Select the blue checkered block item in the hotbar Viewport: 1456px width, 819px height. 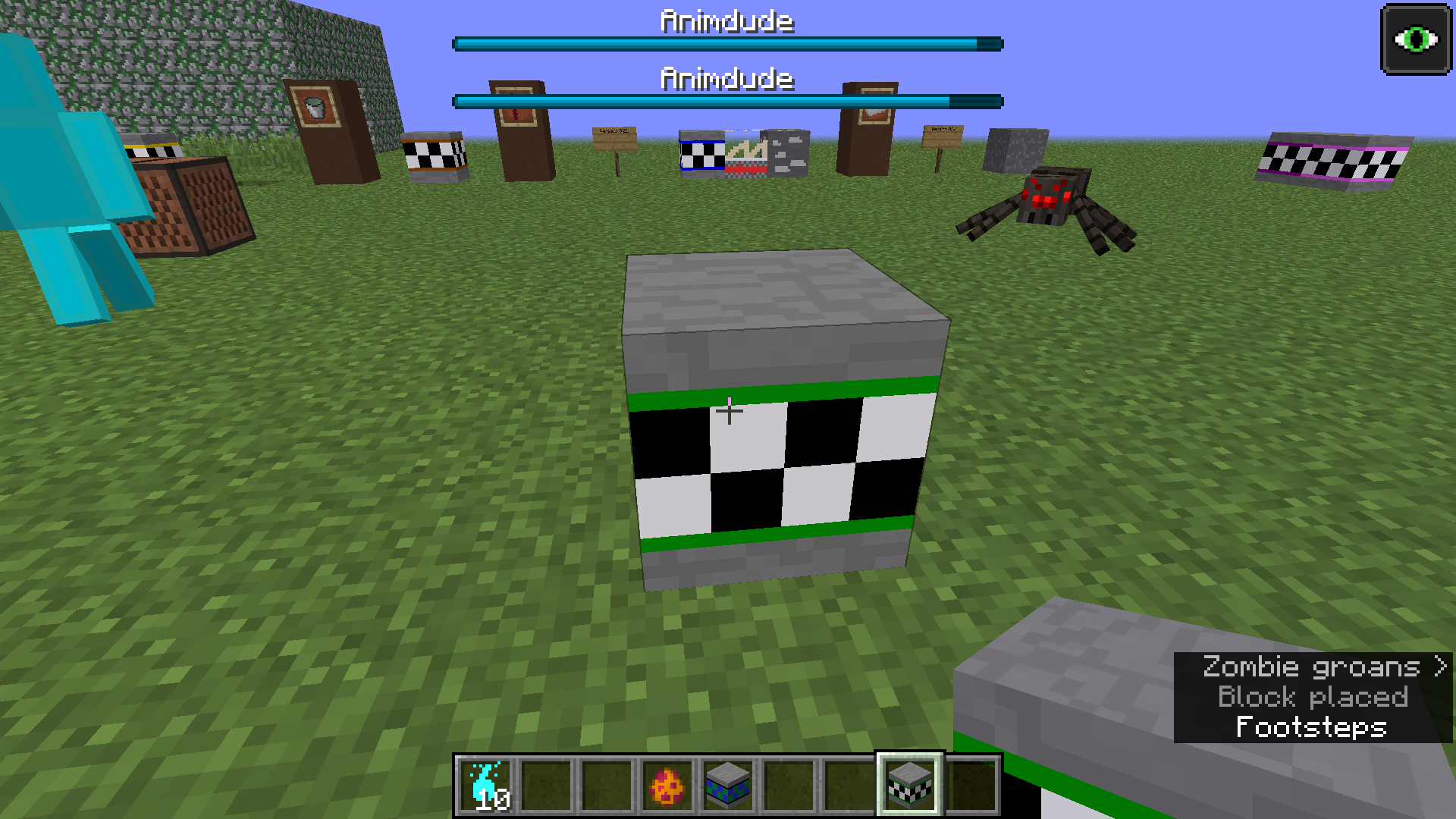point(726,785)
